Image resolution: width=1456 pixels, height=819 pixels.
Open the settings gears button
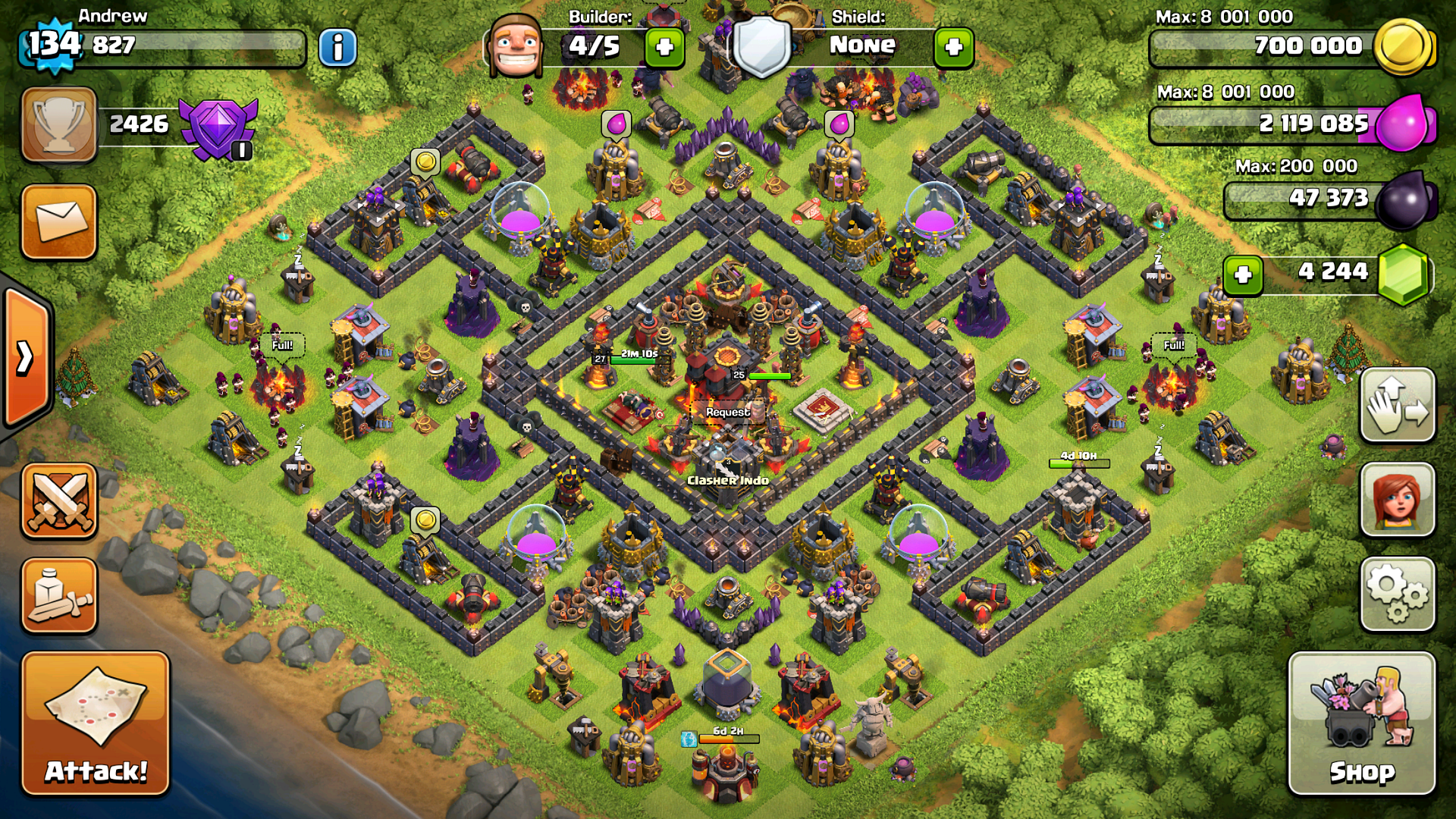coord(1398,595)
